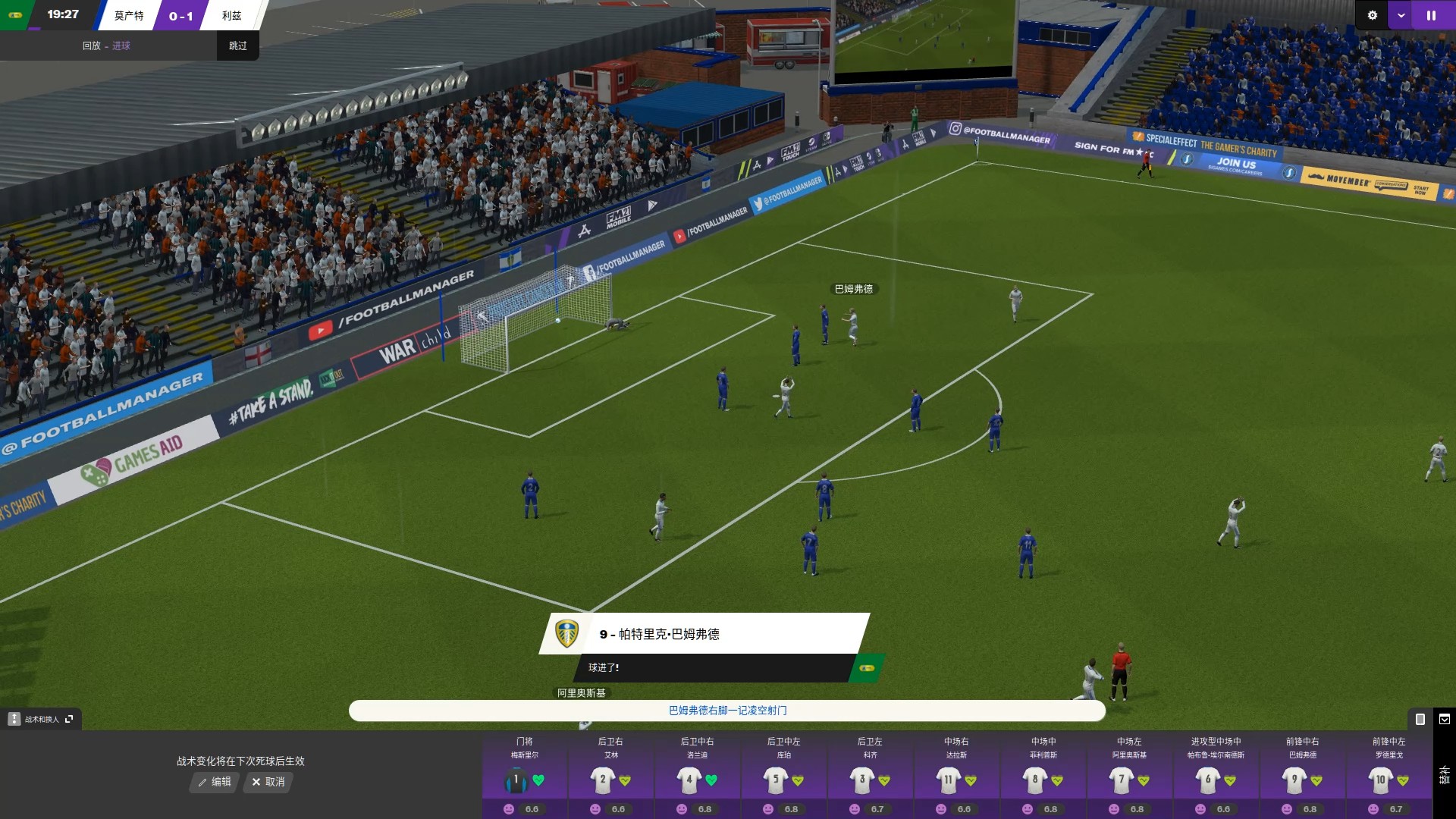The image size is (1456, 819).
Task: Select the vertical 替补 tab on right edge
Action: (1444, 773)
